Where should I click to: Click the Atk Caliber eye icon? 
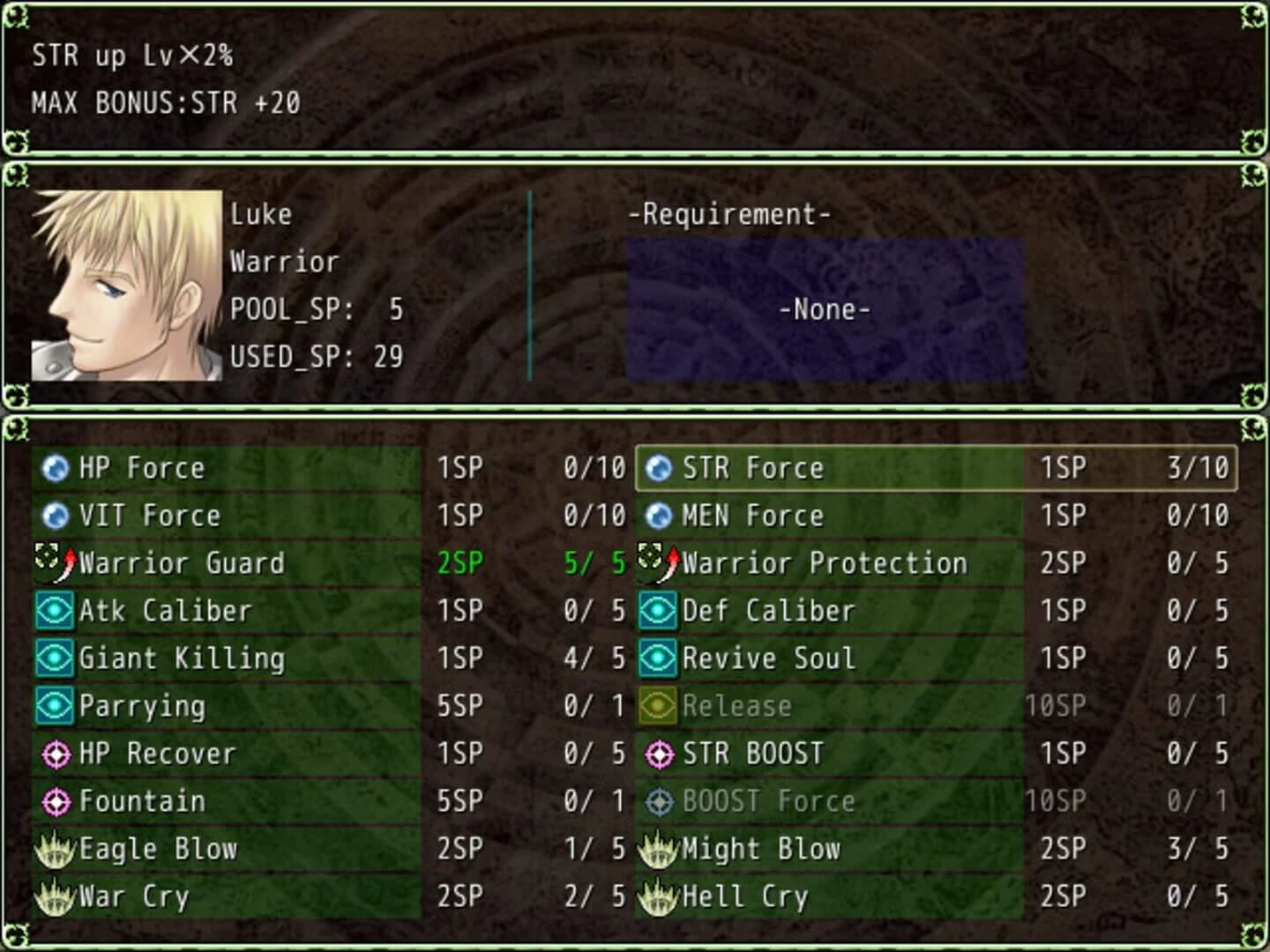[x=54, y=611]
